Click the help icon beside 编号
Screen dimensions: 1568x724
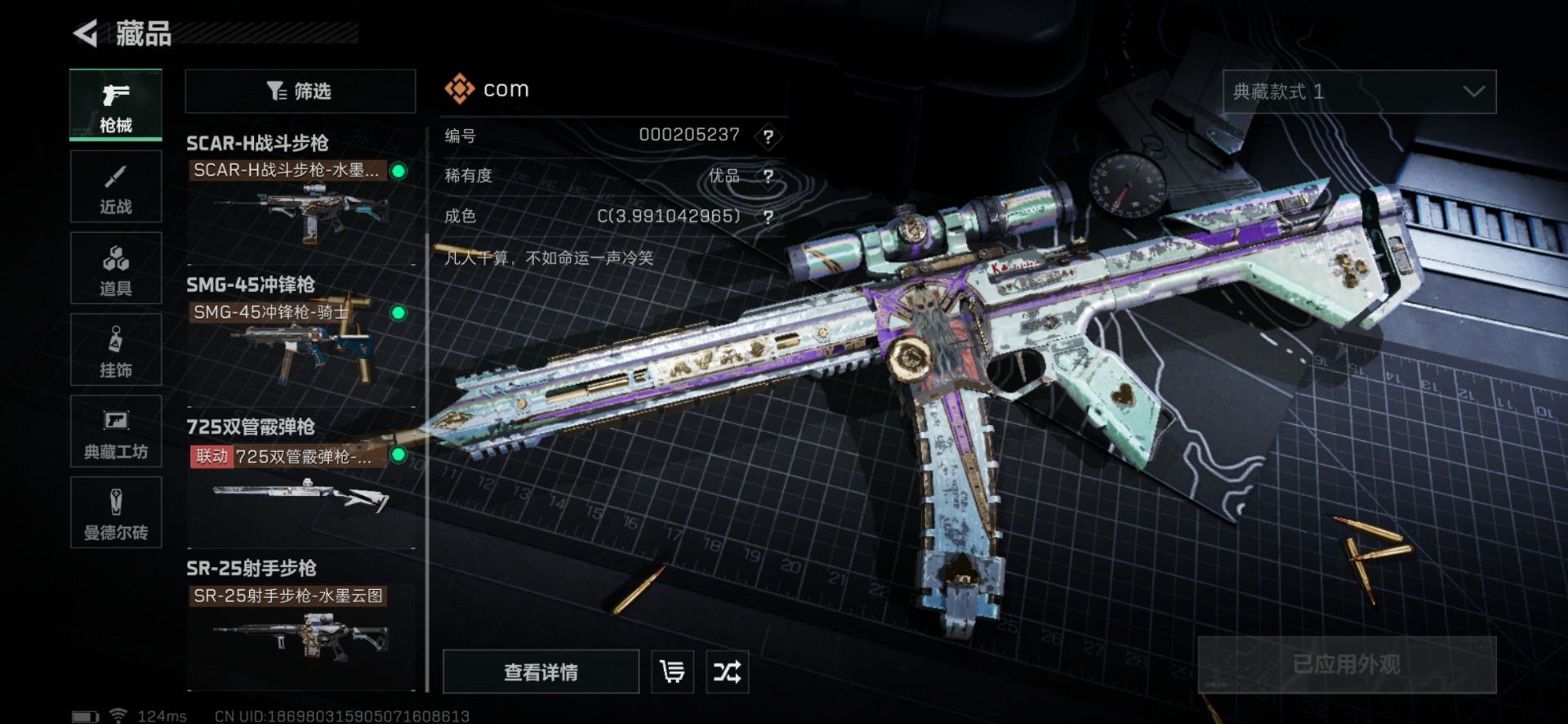point(768,136)
